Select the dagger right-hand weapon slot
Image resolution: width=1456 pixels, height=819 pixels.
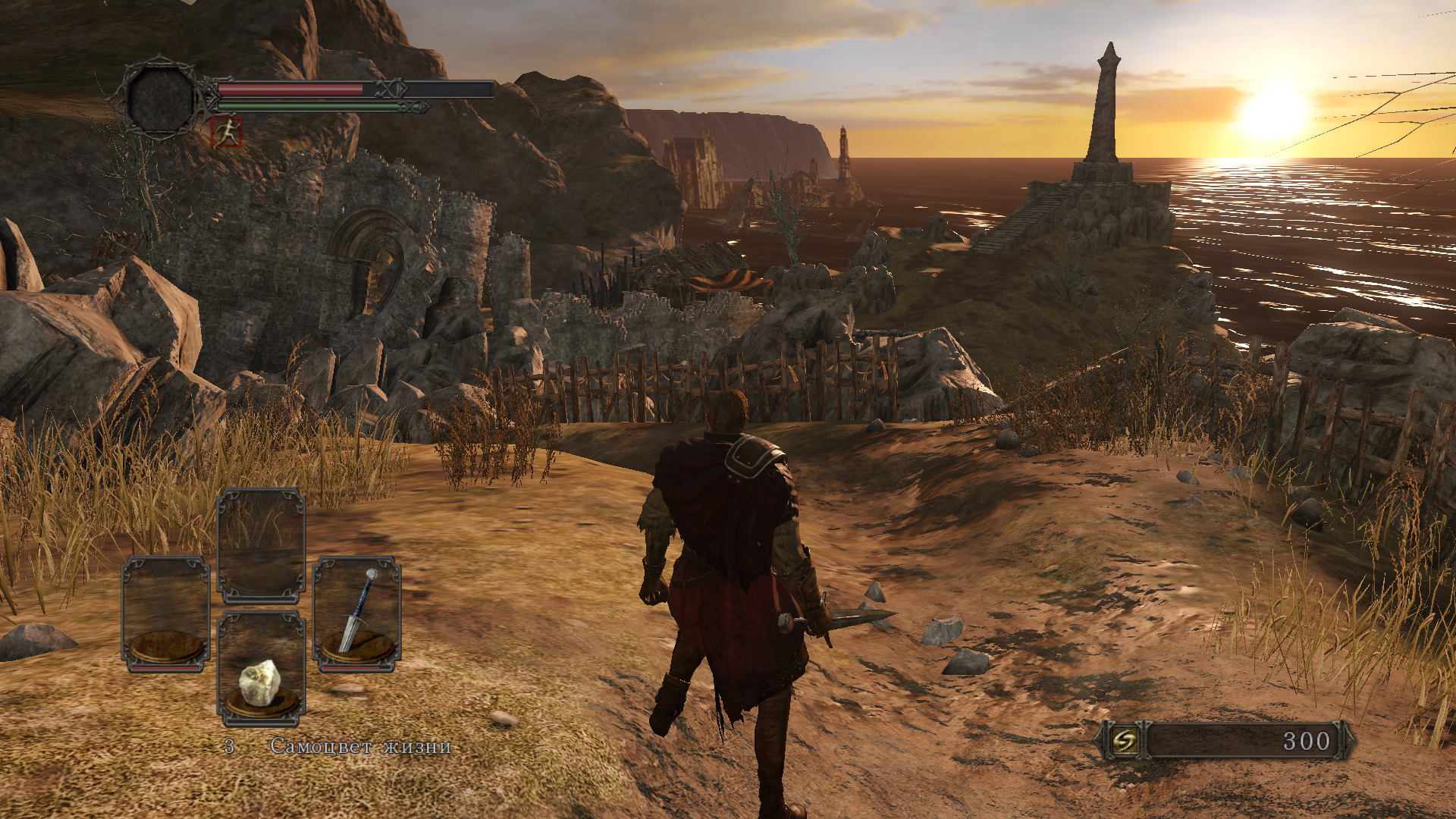pos(356,614)
